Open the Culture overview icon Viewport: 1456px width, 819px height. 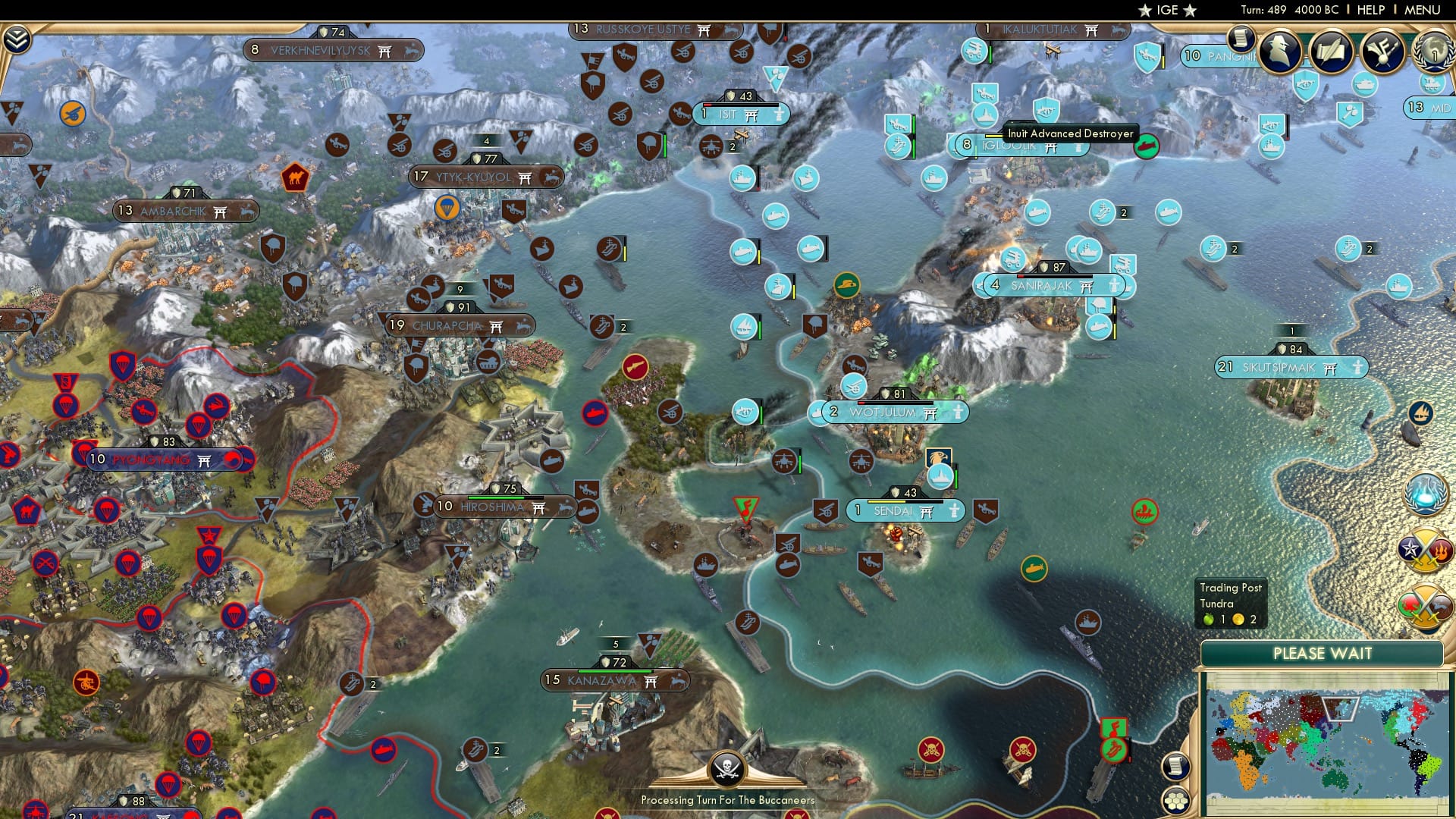pos(1385,51)
